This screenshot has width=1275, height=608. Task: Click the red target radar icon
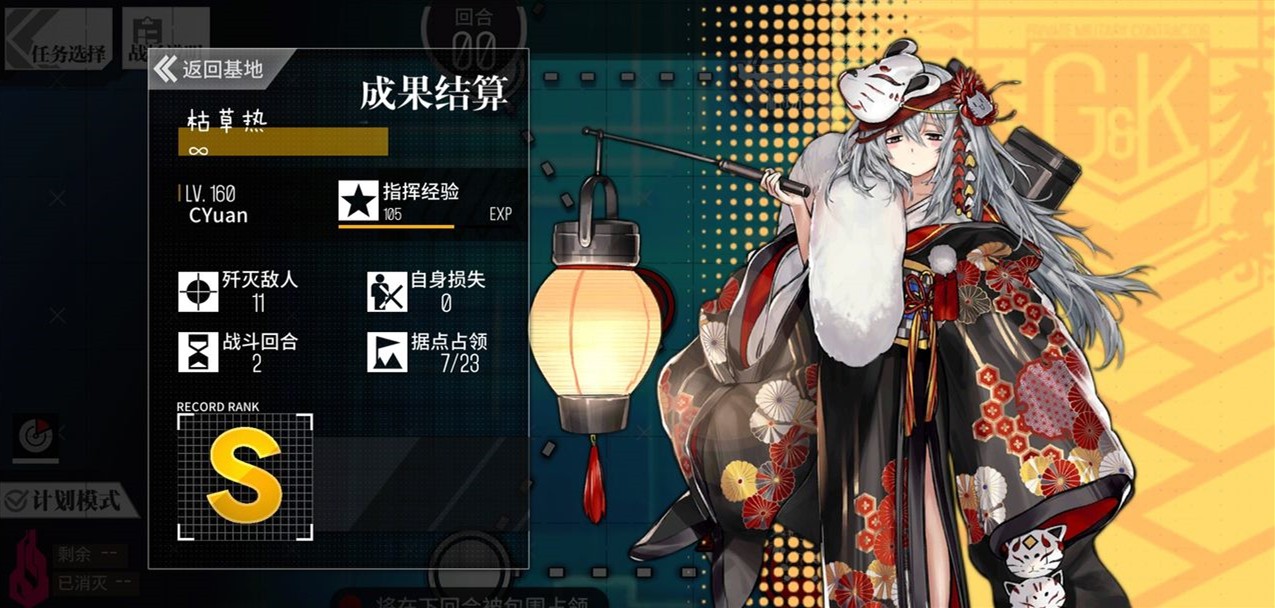pos(37,437)
